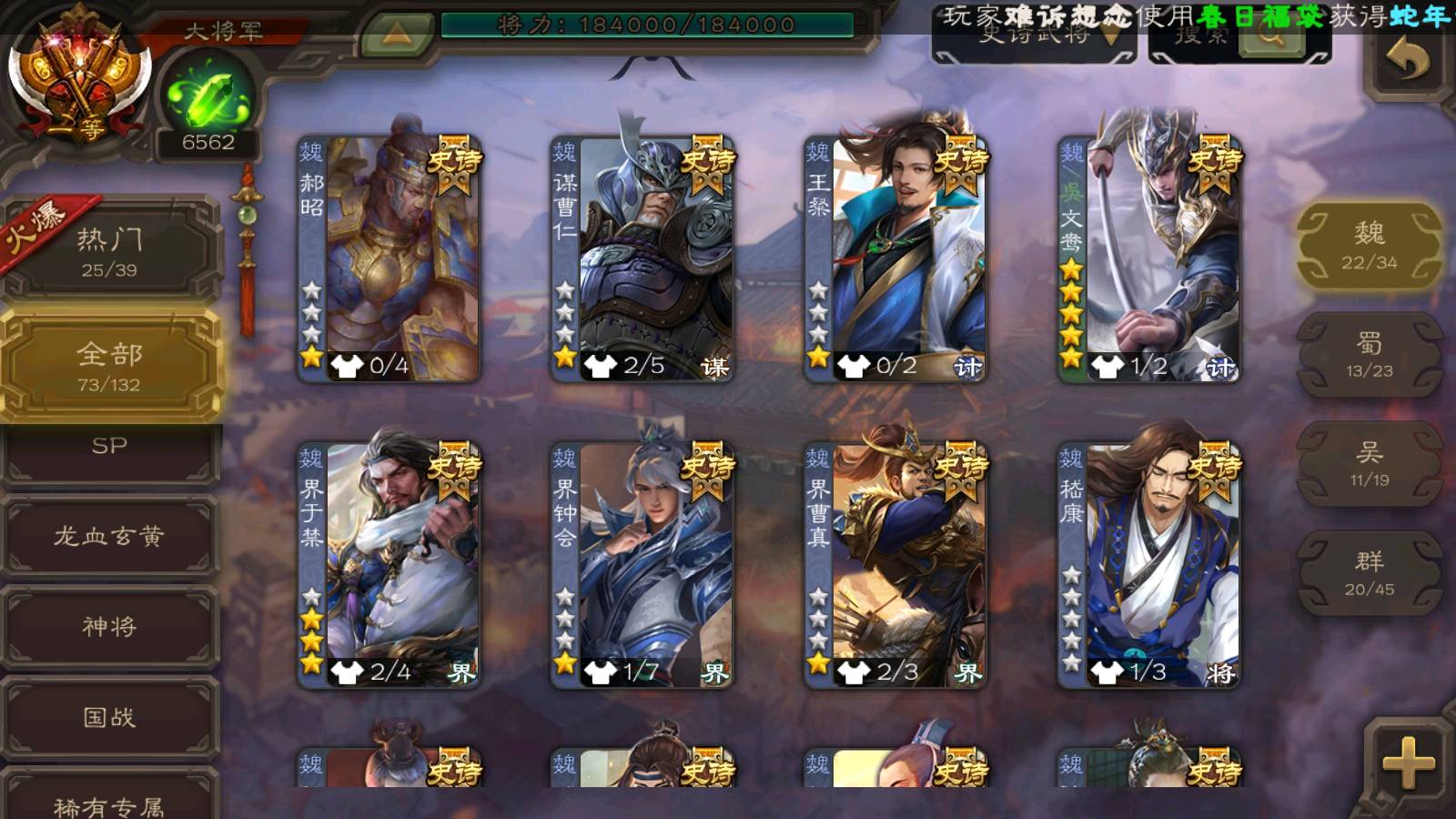This screenshot has width=1456, height=819.
Task: Click the golden plus button
Action: click(x=1407, y=763)
